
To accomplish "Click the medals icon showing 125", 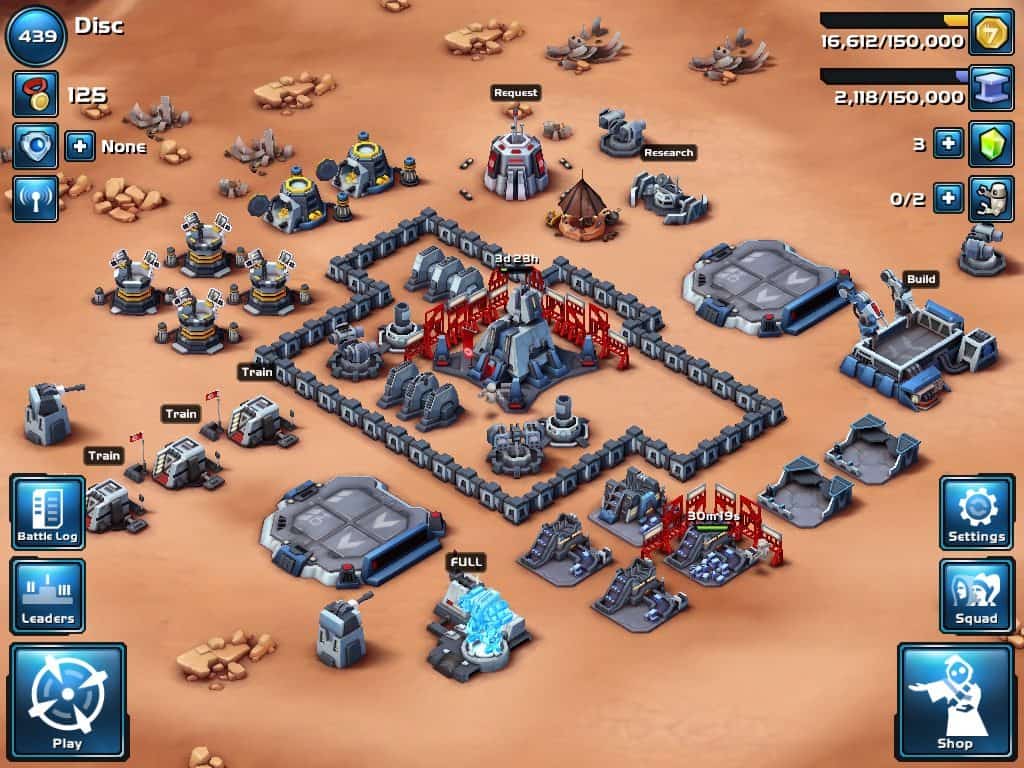I will (x=35, y=94).
